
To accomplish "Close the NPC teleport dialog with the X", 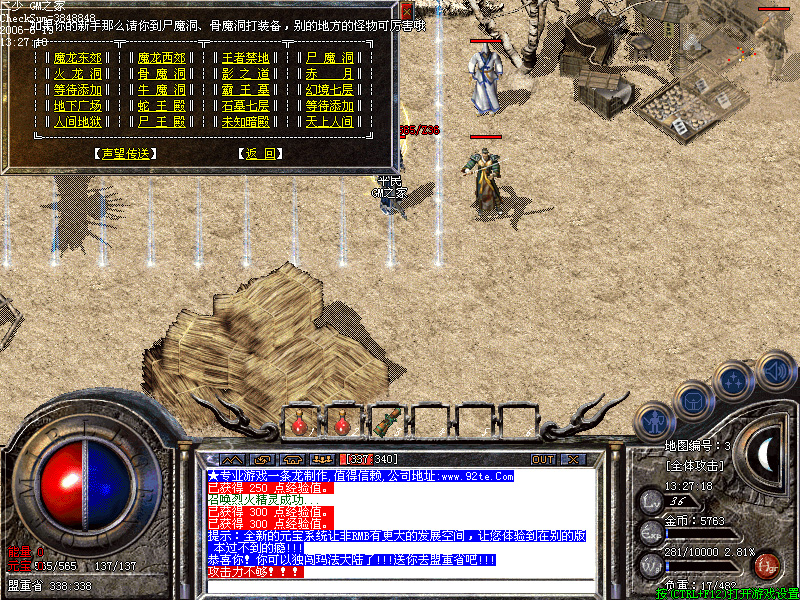I will click(406, 9).
